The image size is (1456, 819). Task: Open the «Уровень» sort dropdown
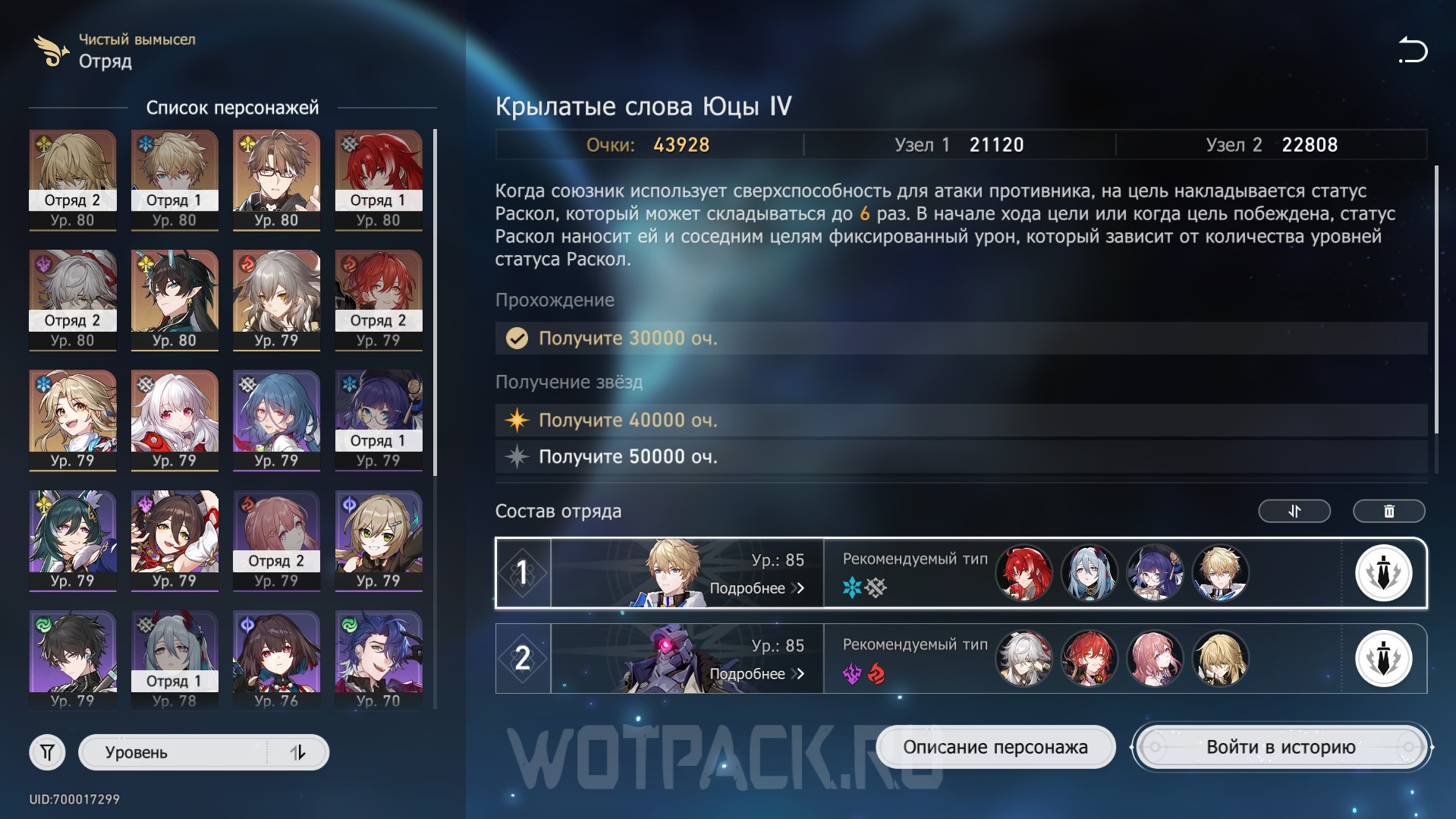click(203, 752)
